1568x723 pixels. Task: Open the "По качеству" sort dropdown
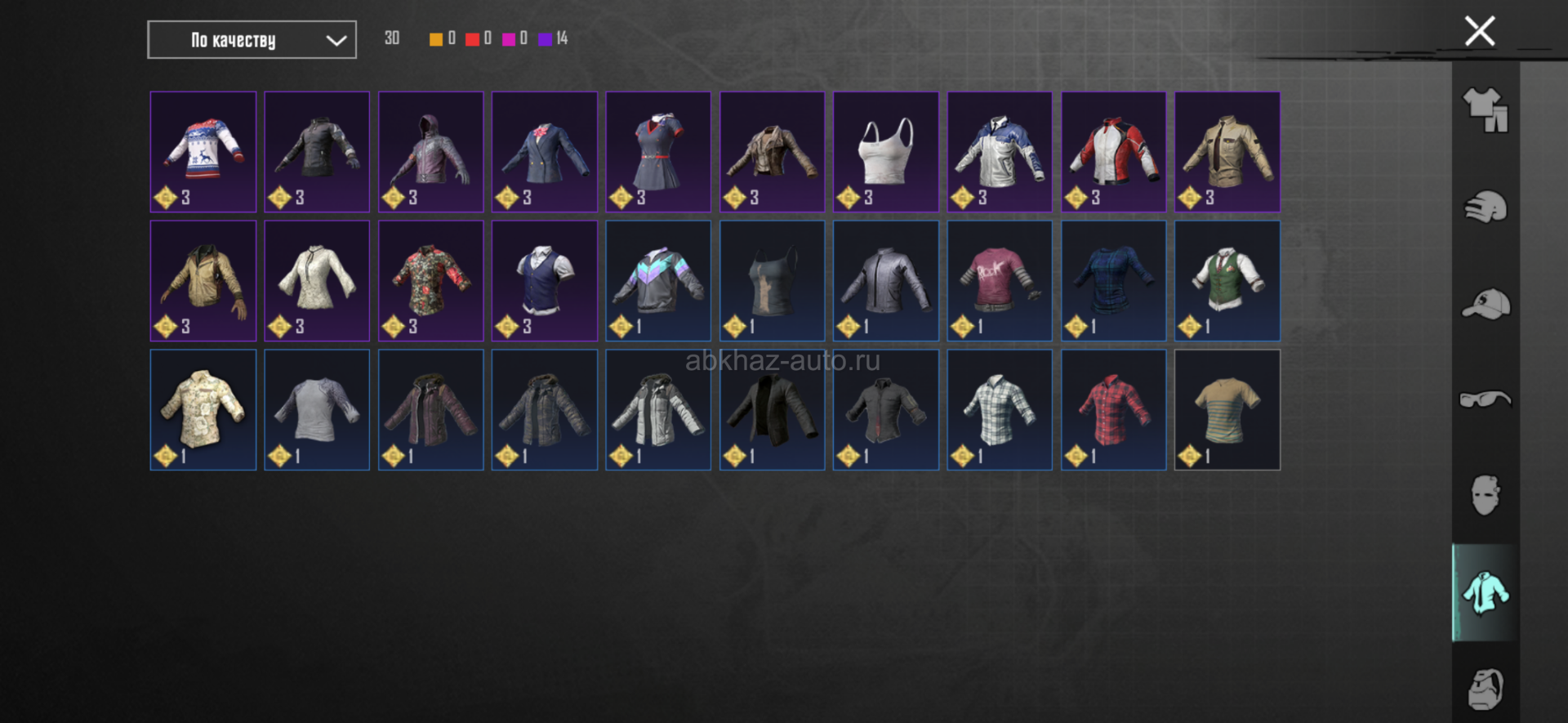[x=252, y=40]
